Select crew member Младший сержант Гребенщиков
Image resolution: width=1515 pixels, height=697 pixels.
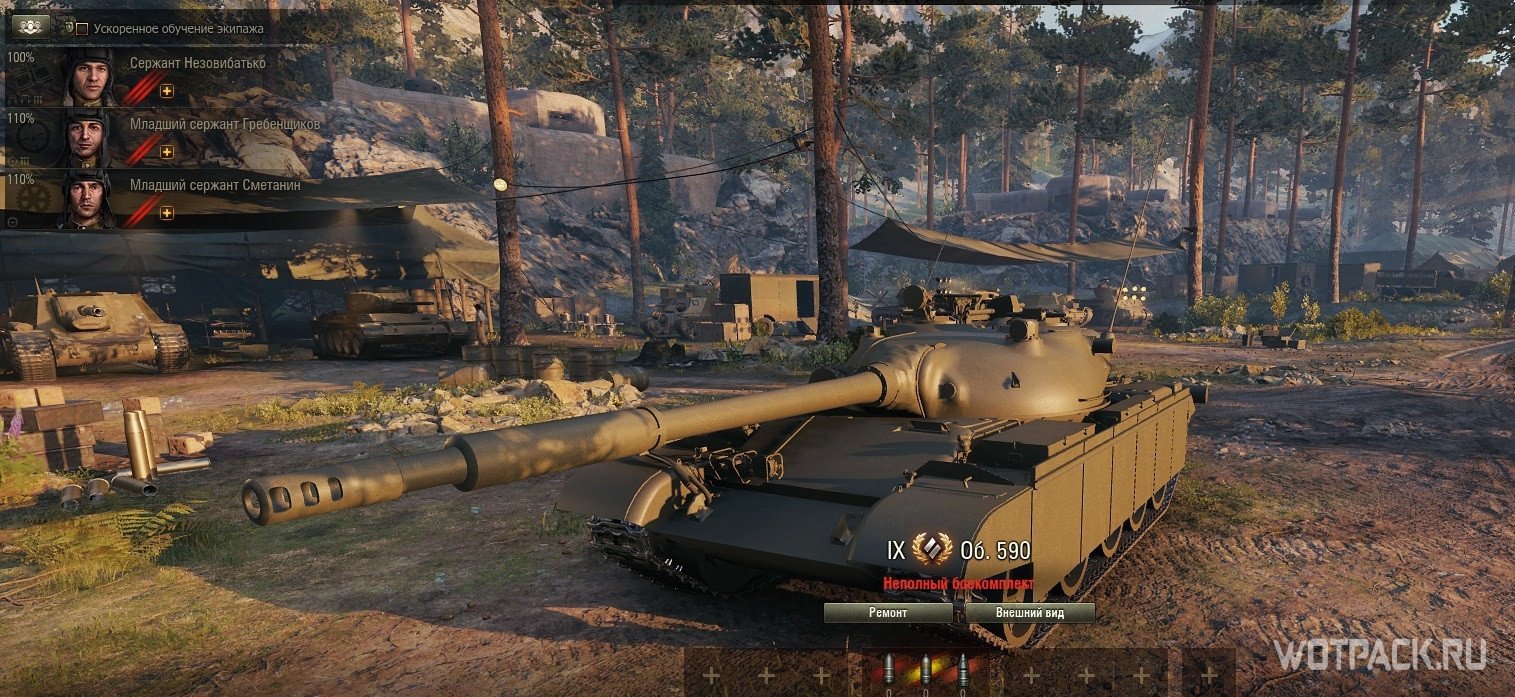[x=225, y=124]
